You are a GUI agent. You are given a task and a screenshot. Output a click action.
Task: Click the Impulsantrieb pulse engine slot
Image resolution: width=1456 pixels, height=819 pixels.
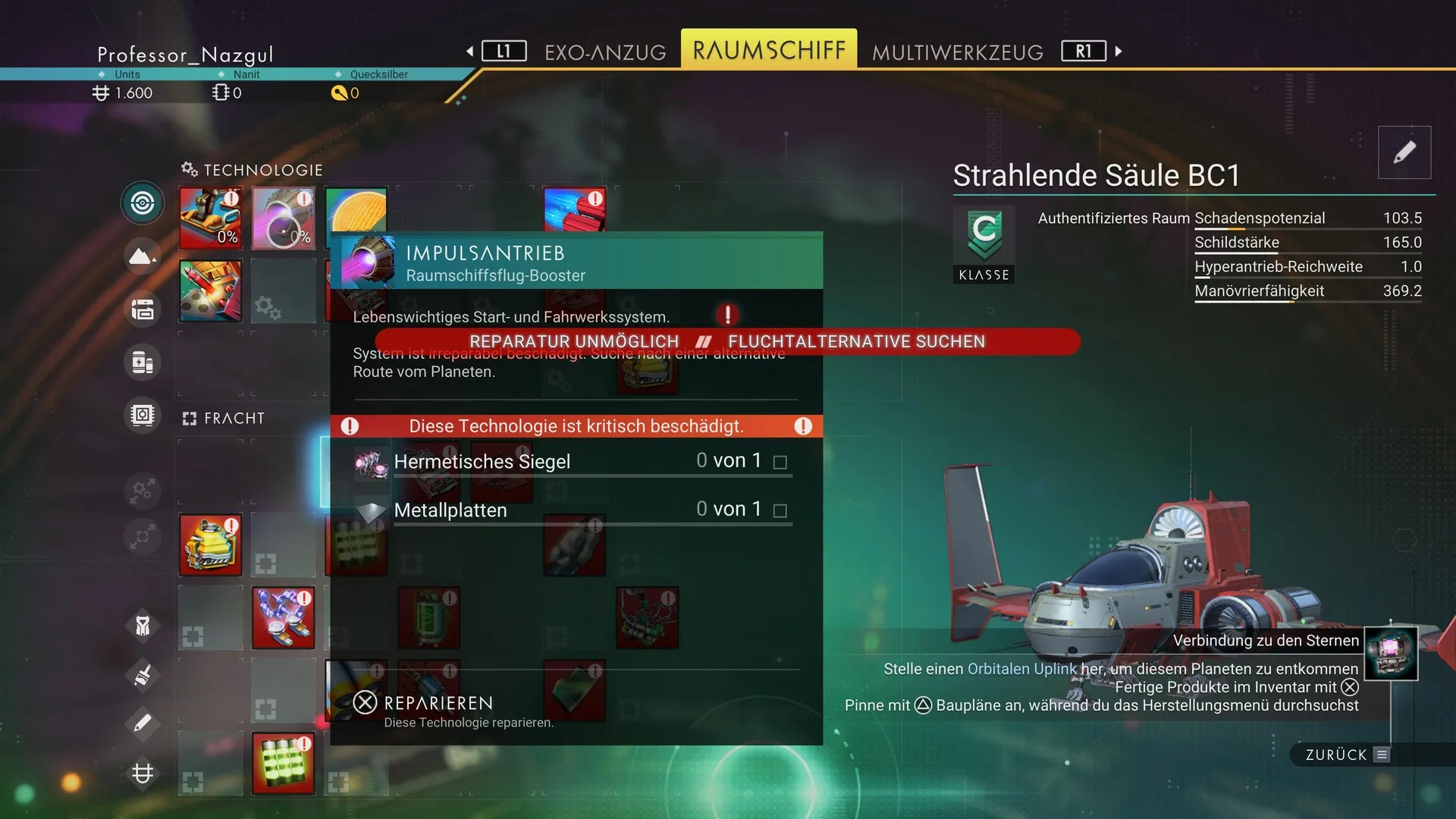283,218
